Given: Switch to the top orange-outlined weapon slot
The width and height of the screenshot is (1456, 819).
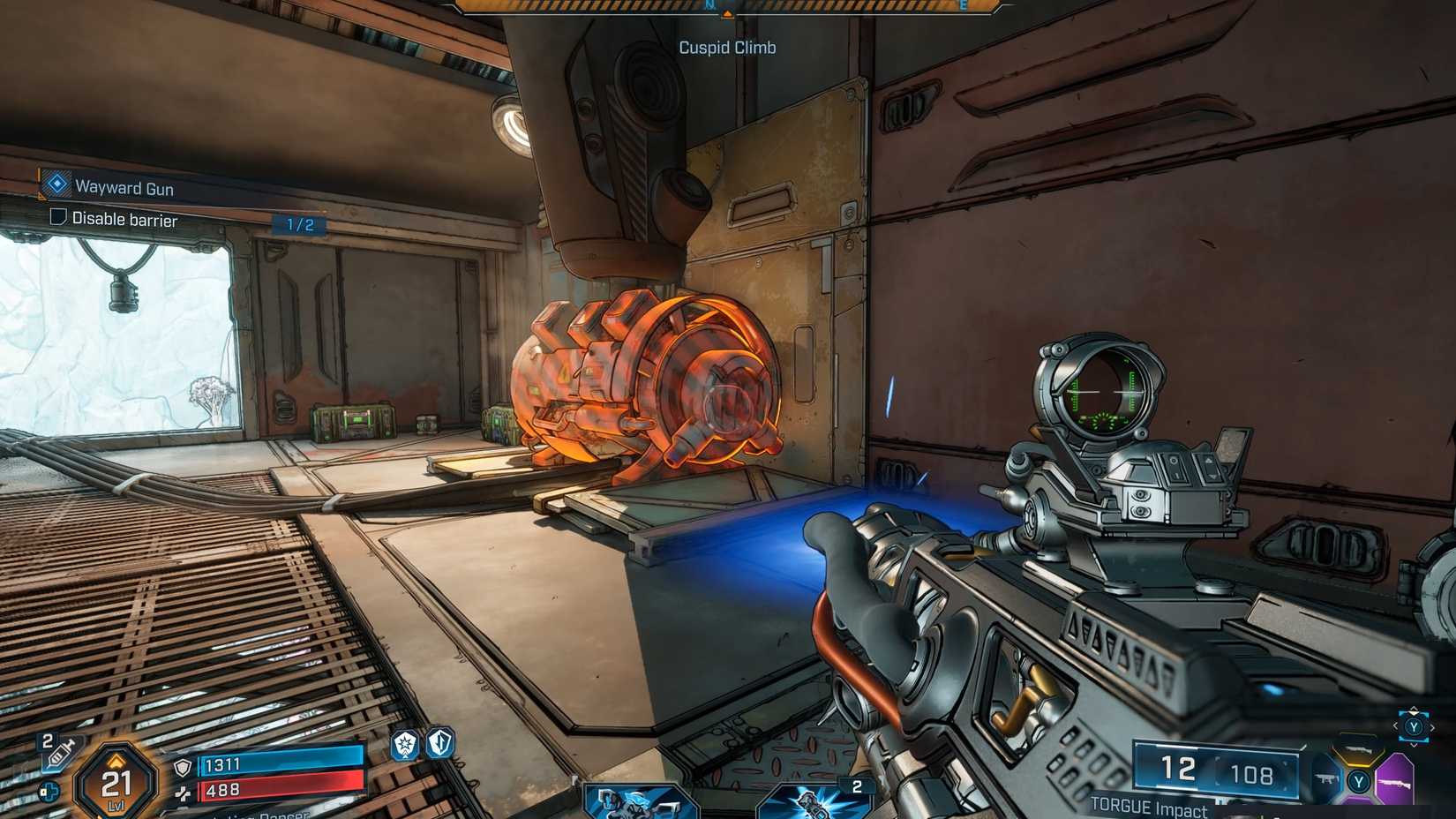Looking at the screenshot, I should tap(1360, 751).
